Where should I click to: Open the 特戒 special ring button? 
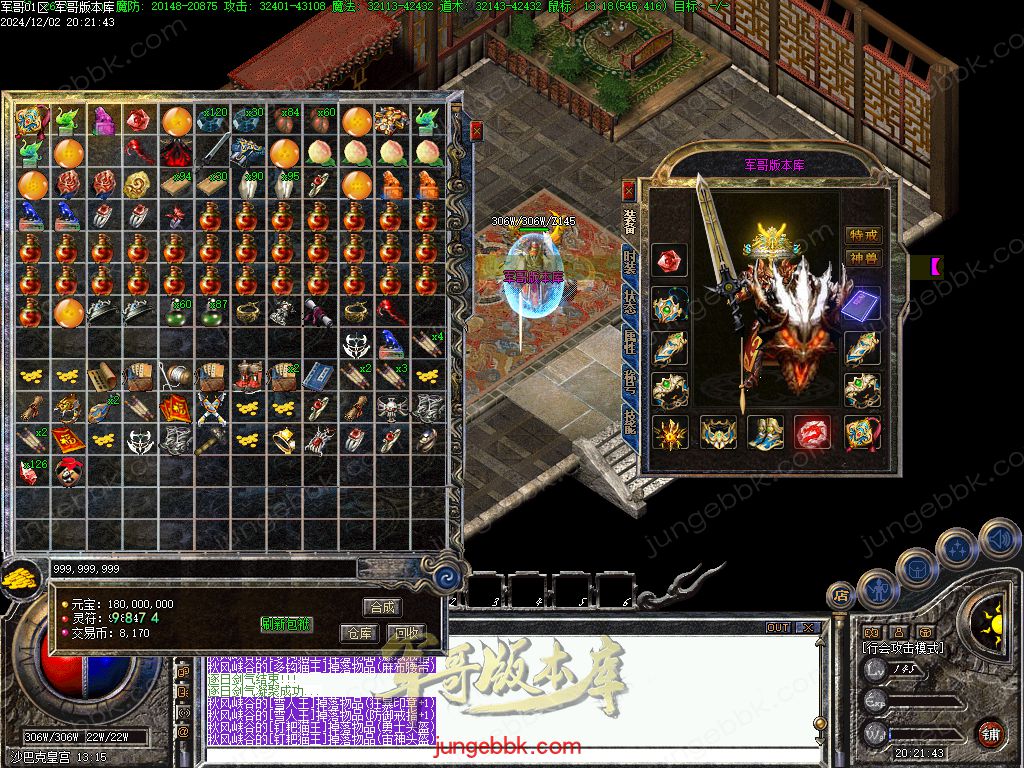click(x=863, y=235)
